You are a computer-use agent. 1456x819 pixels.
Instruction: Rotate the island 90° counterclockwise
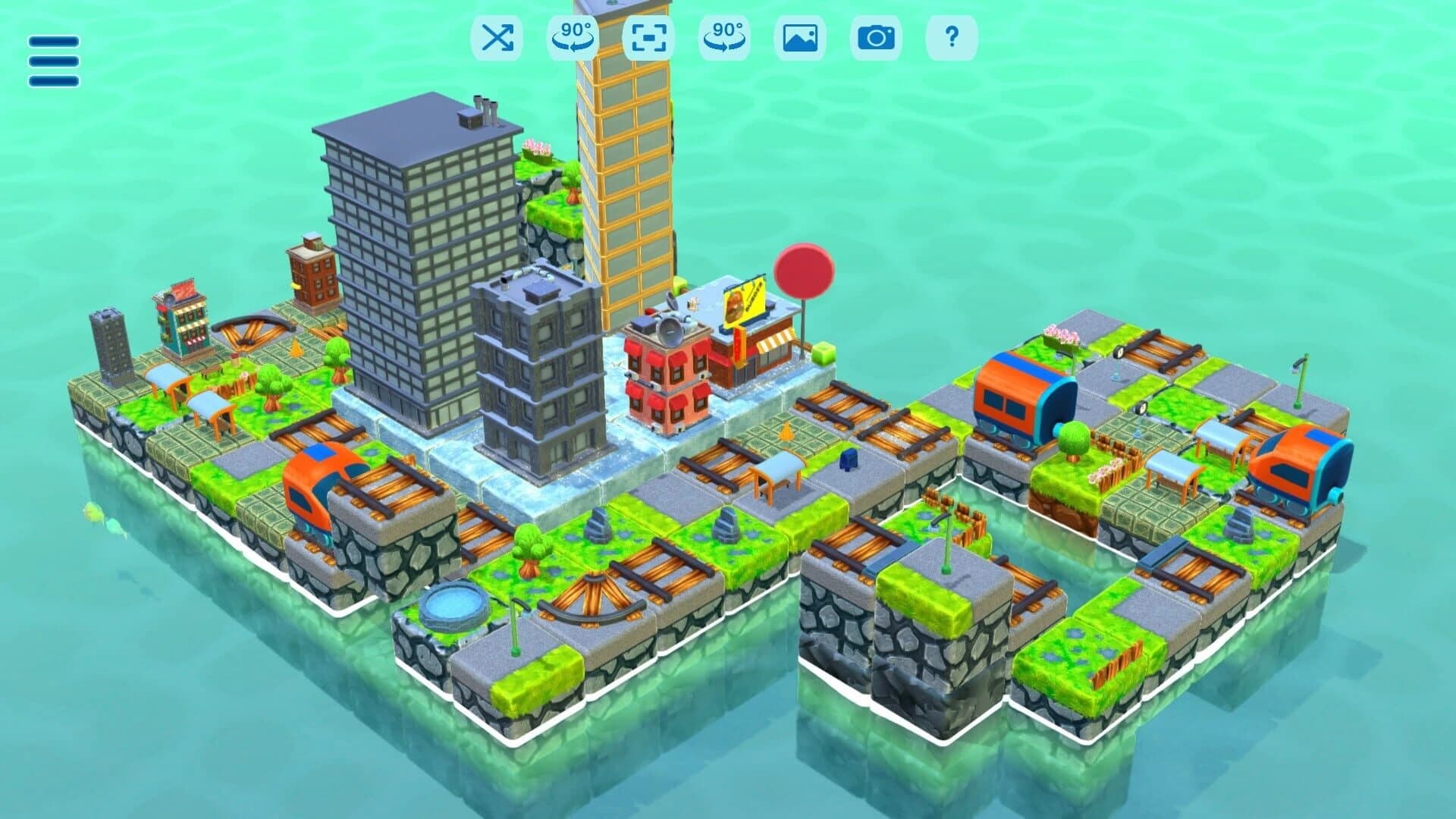(574, 39)
